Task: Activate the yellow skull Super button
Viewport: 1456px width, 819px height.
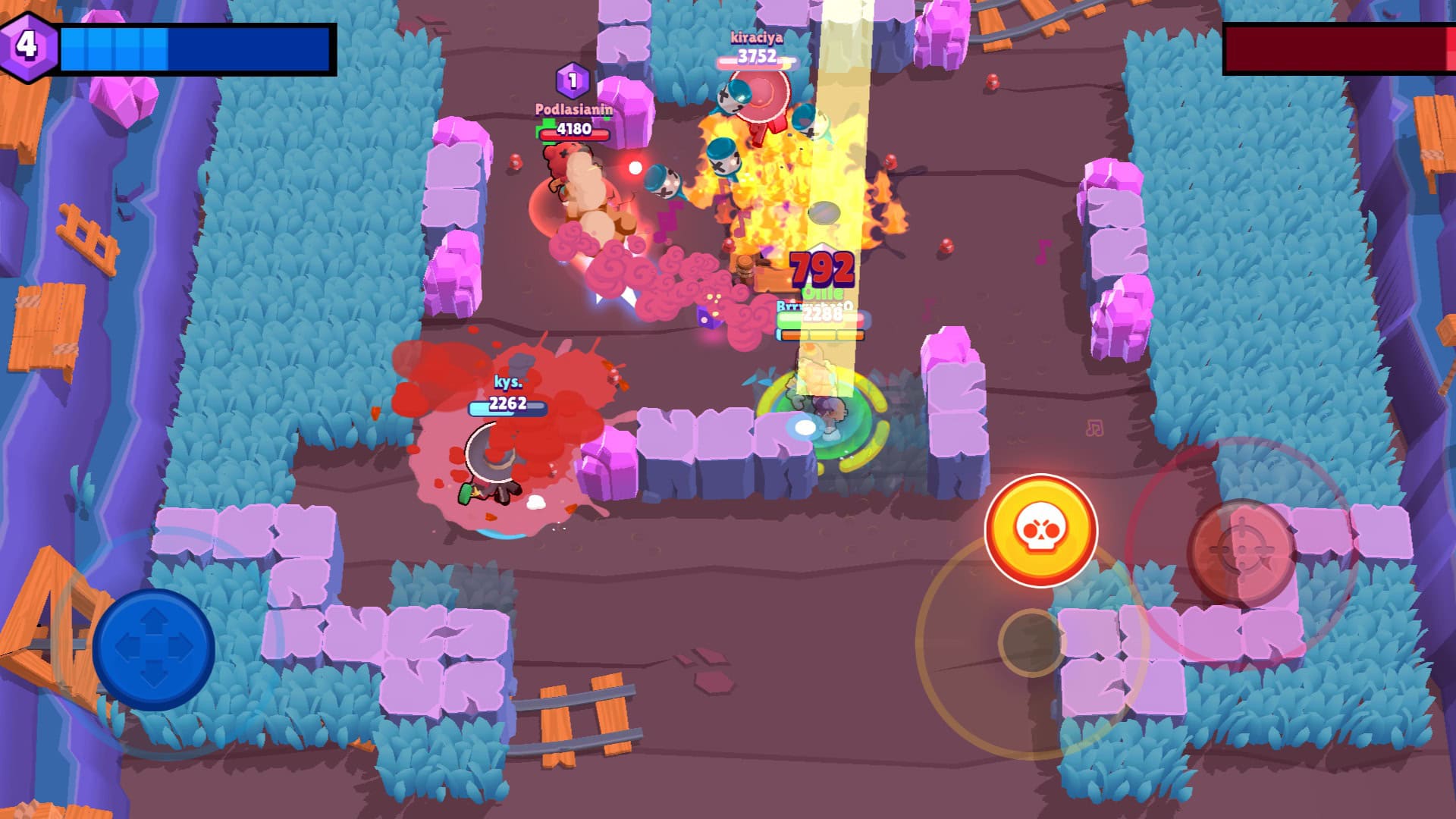Action: [x=1040, y=530]
